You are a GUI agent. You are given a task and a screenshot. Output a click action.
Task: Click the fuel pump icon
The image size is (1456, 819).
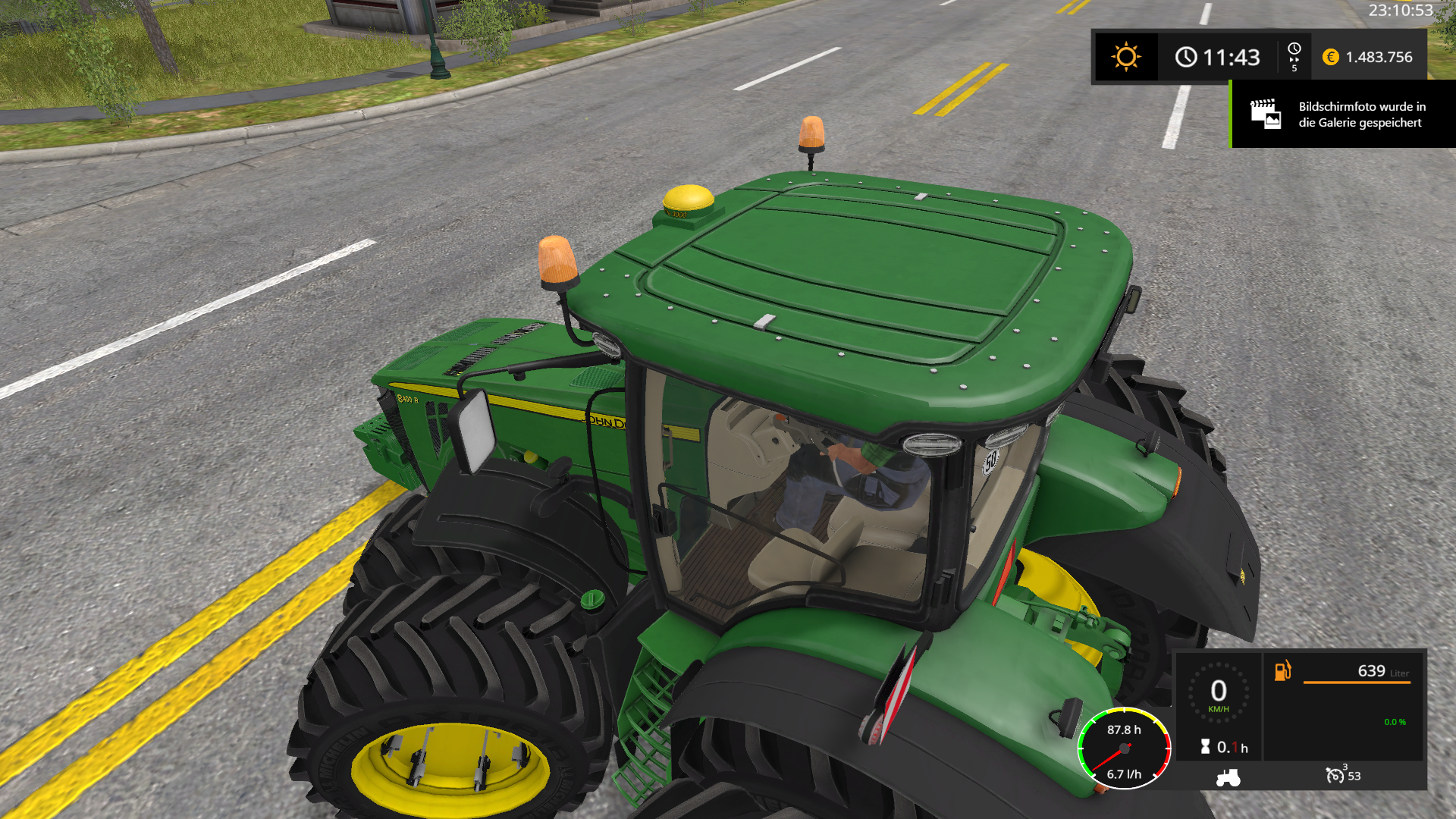(1282, 671)
